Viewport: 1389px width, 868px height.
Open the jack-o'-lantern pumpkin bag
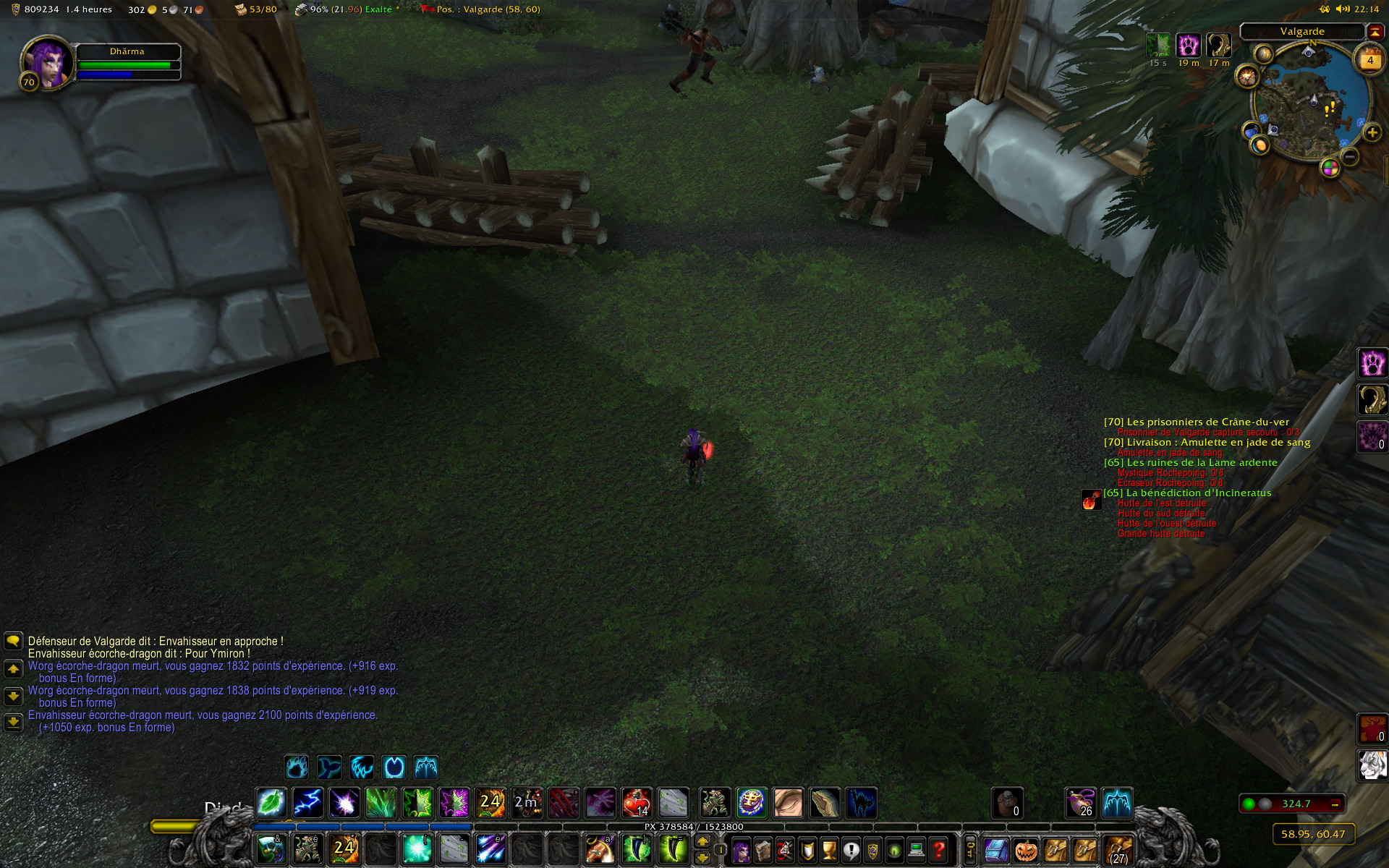(x=1026, y=850)
